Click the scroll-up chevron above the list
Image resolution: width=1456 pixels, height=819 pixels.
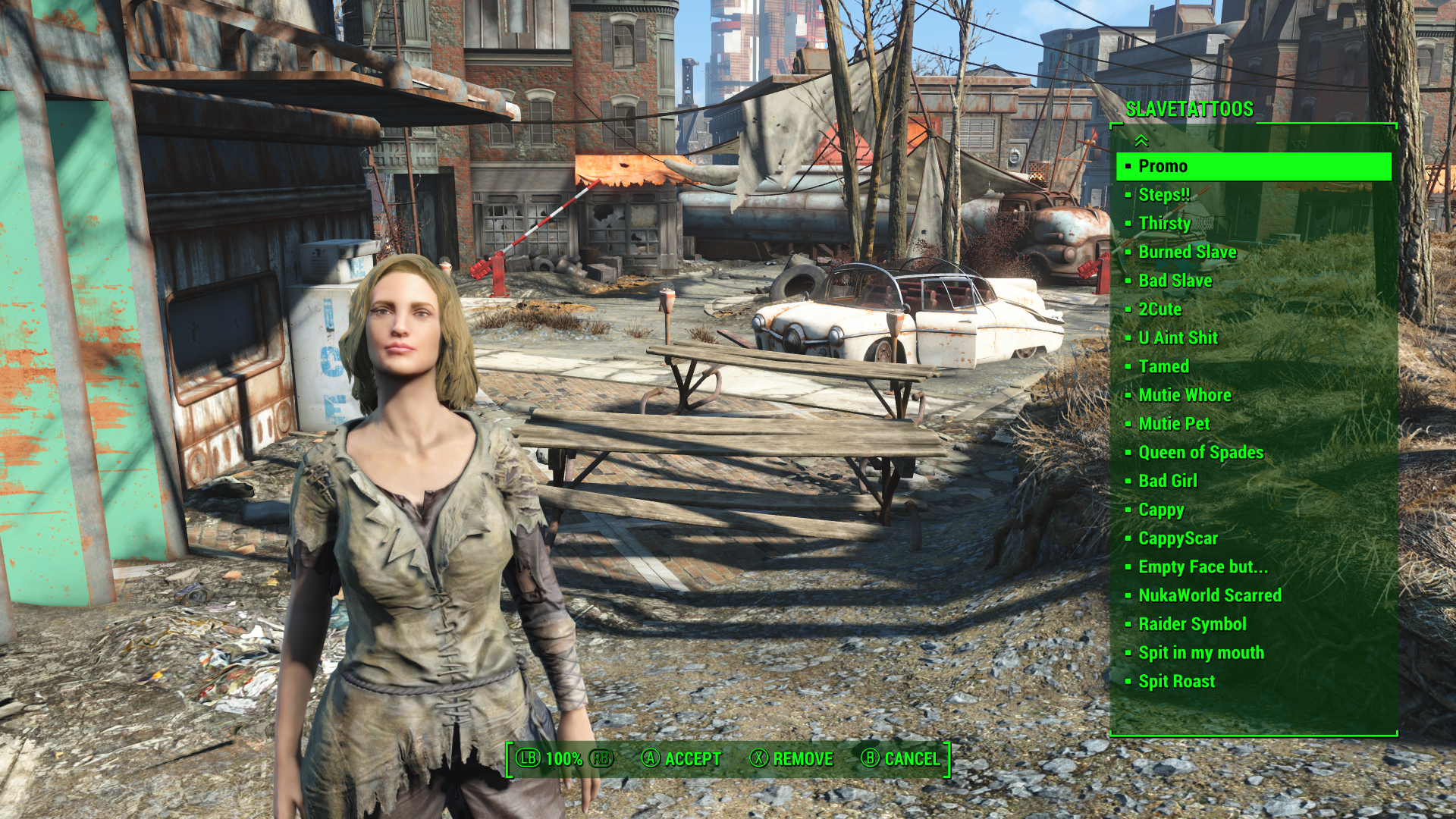coord(1141,141)
